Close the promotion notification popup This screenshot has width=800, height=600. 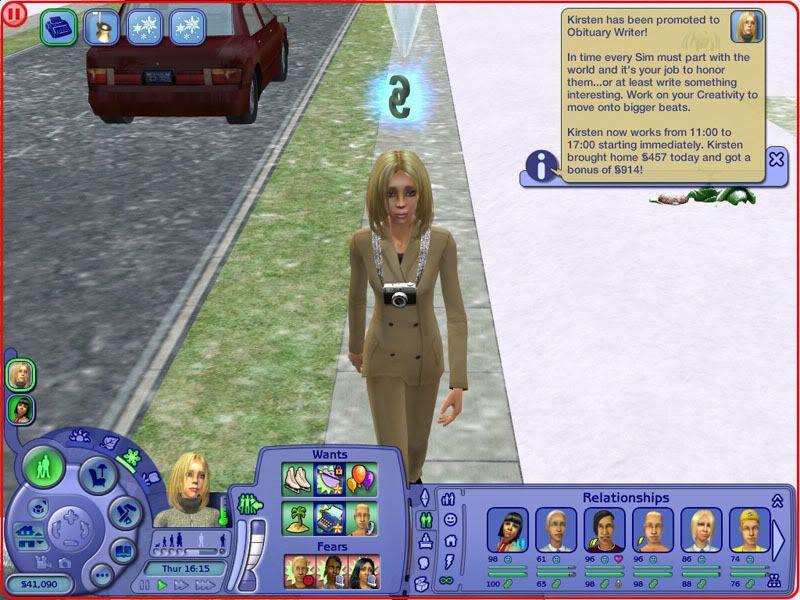click(x=775, y=158)
